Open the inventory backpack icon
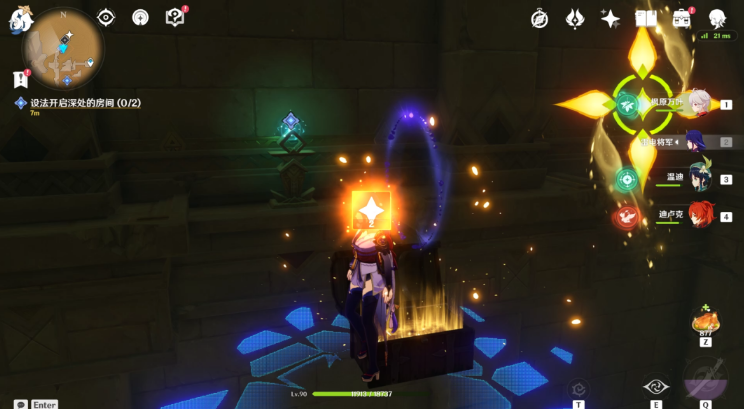Viewport: 744px width, 409px height. (x=683, y=19)
